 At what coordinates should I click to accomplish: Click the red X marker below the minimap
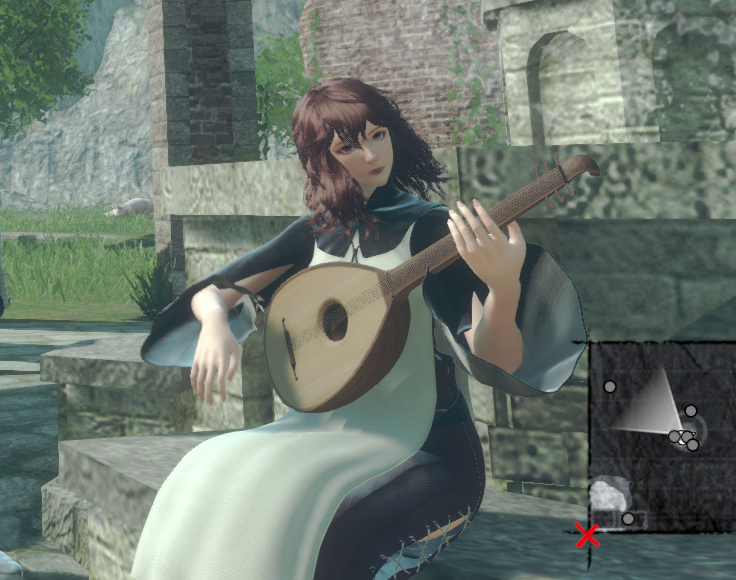(x=588, y=535)
